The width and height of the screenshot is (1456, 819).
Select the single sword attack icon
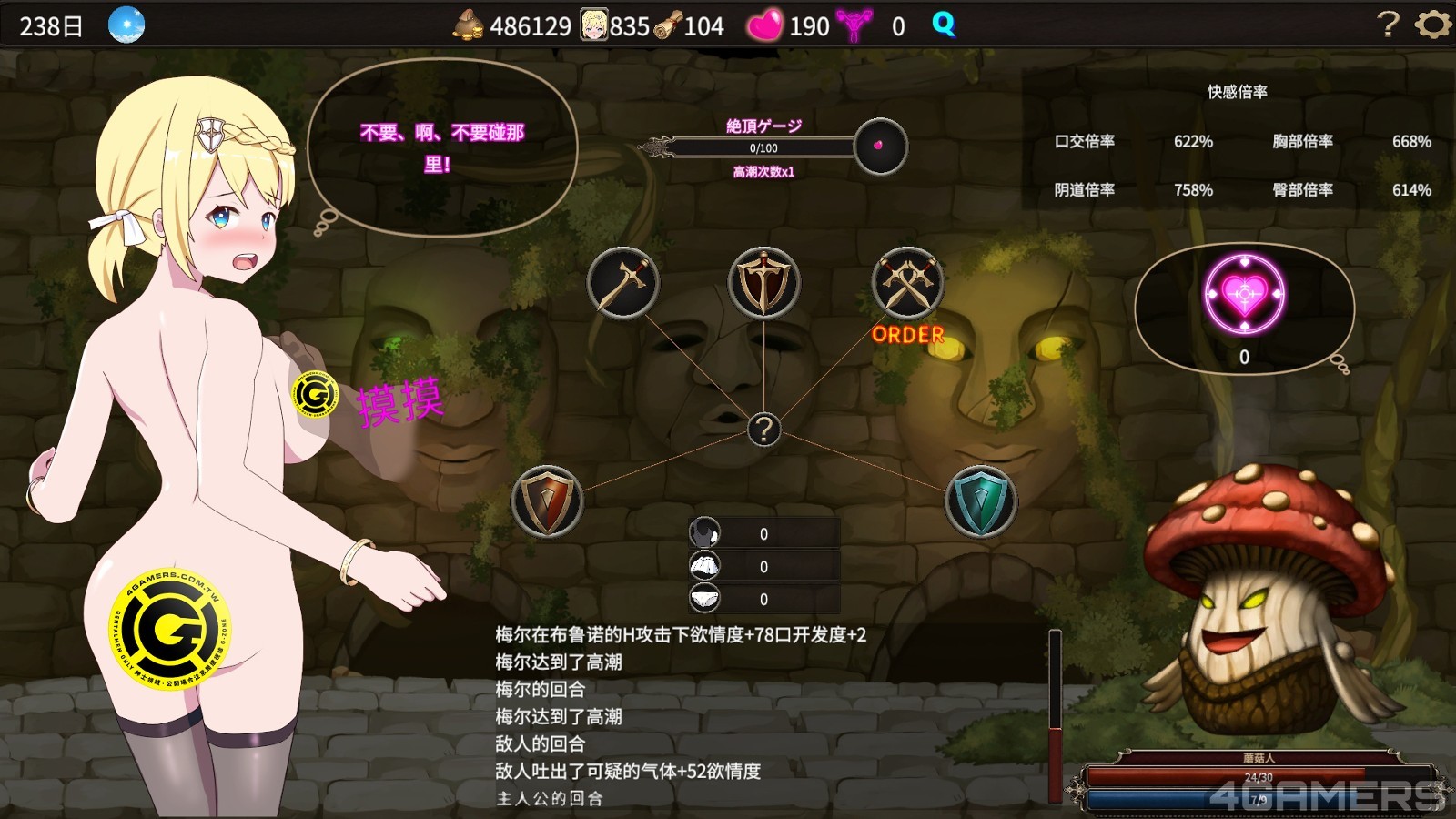point(623,283)
